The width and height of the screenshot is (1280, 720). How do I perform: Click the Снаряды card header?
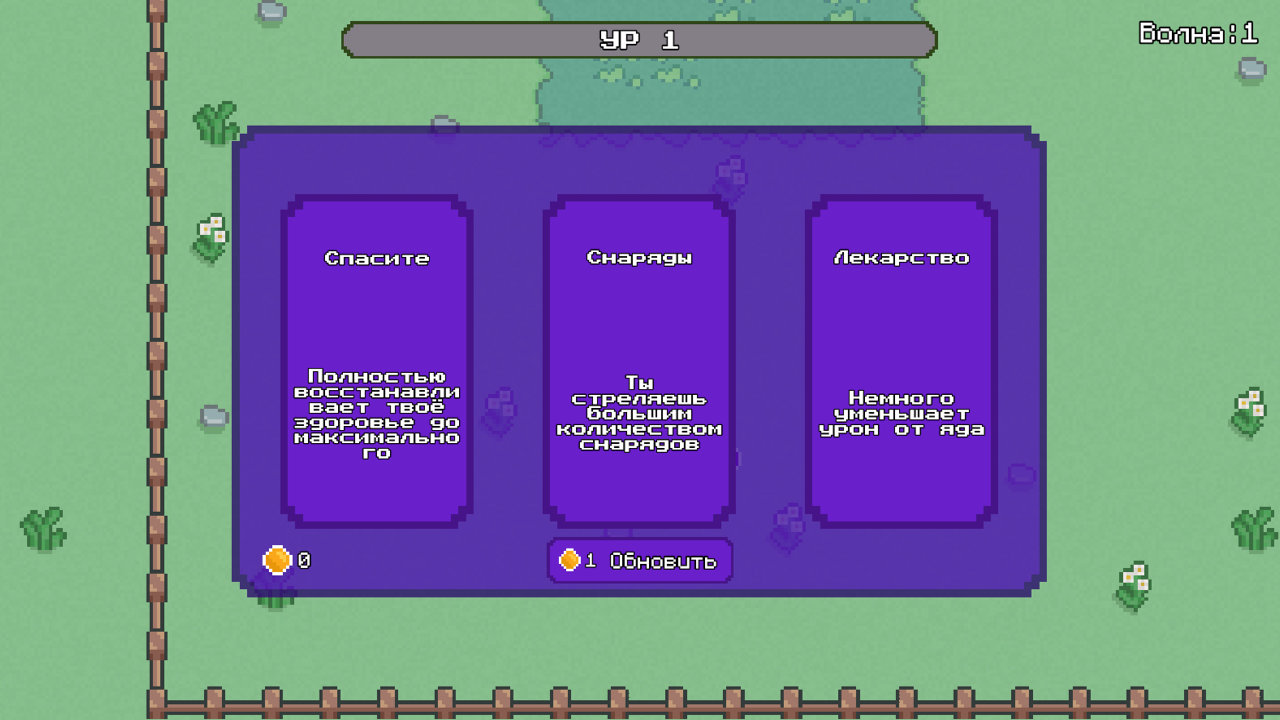point(638,257)
